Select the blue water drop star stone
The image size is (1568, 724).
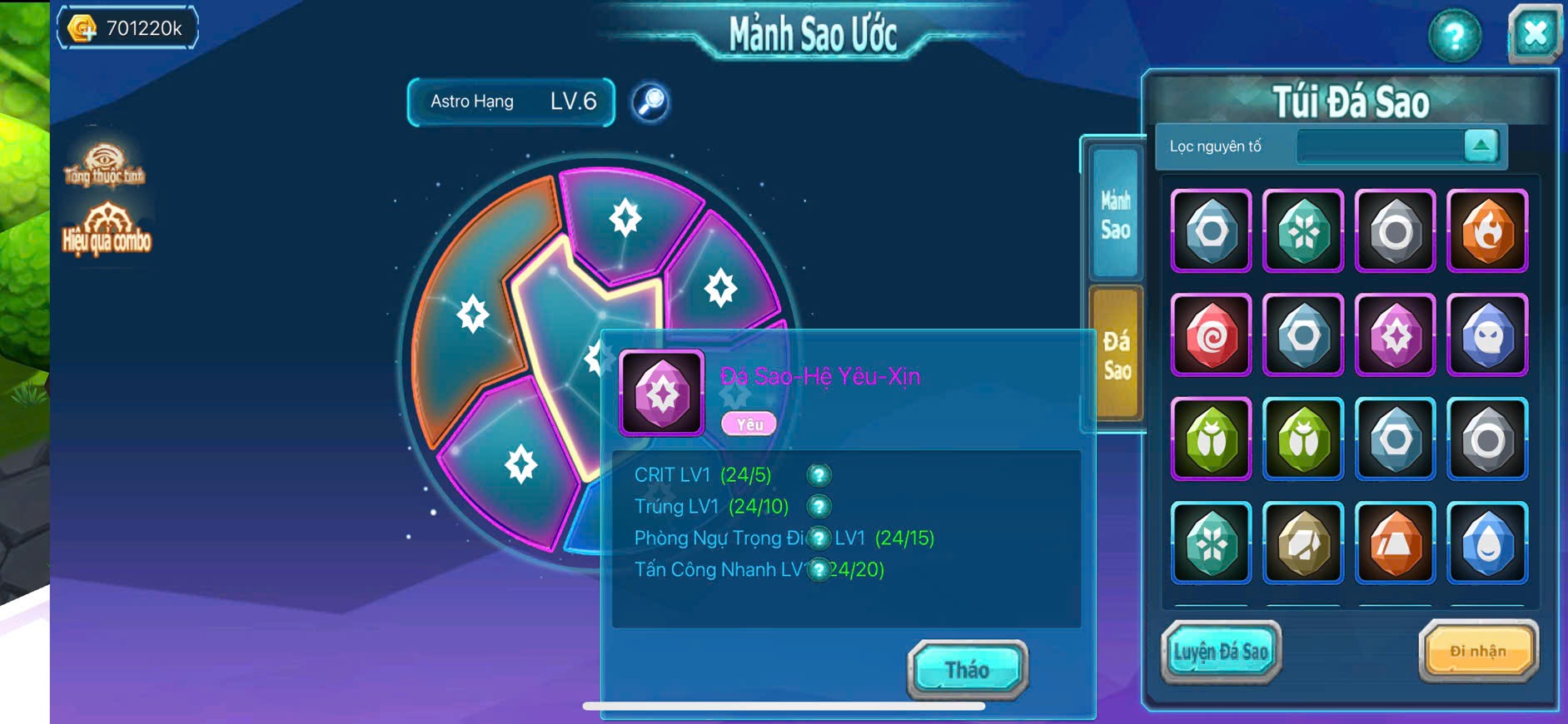(1486, 543)
